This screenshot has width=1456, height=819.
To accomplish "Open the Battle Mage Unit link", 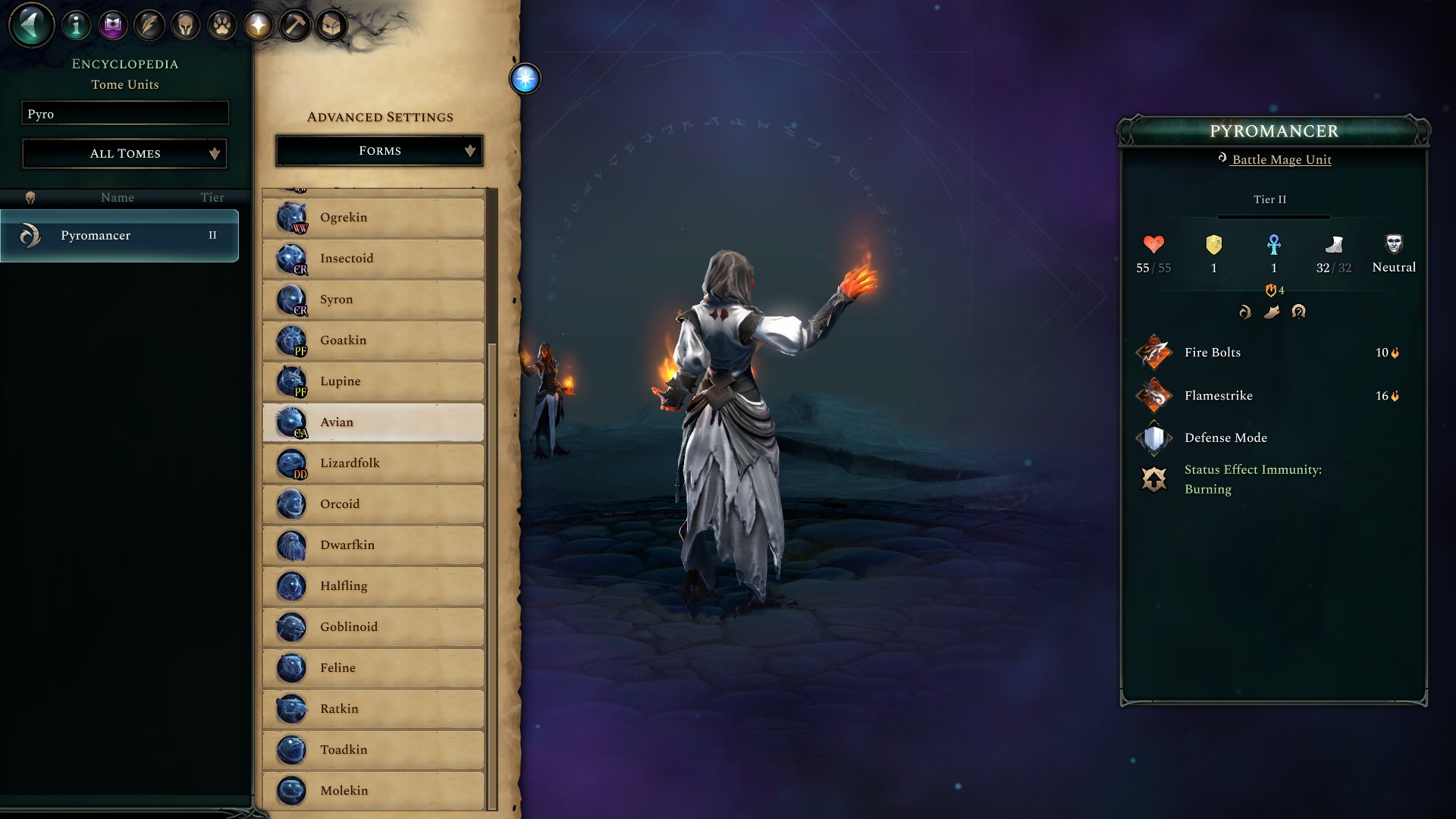I will coord(1280,160).
